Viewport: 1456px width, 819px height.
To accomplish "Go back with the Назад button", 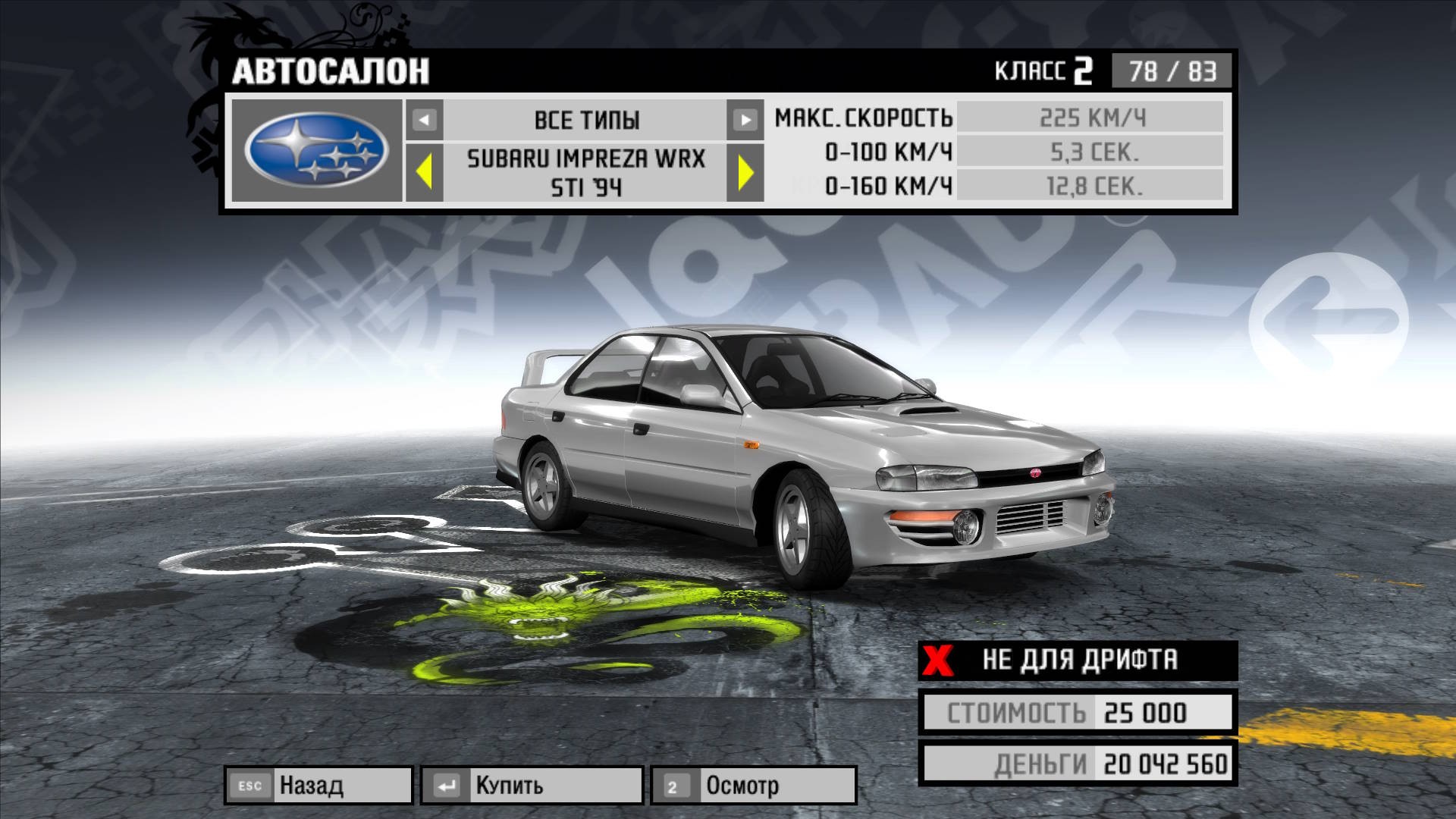I will click(x=318, y=785).
